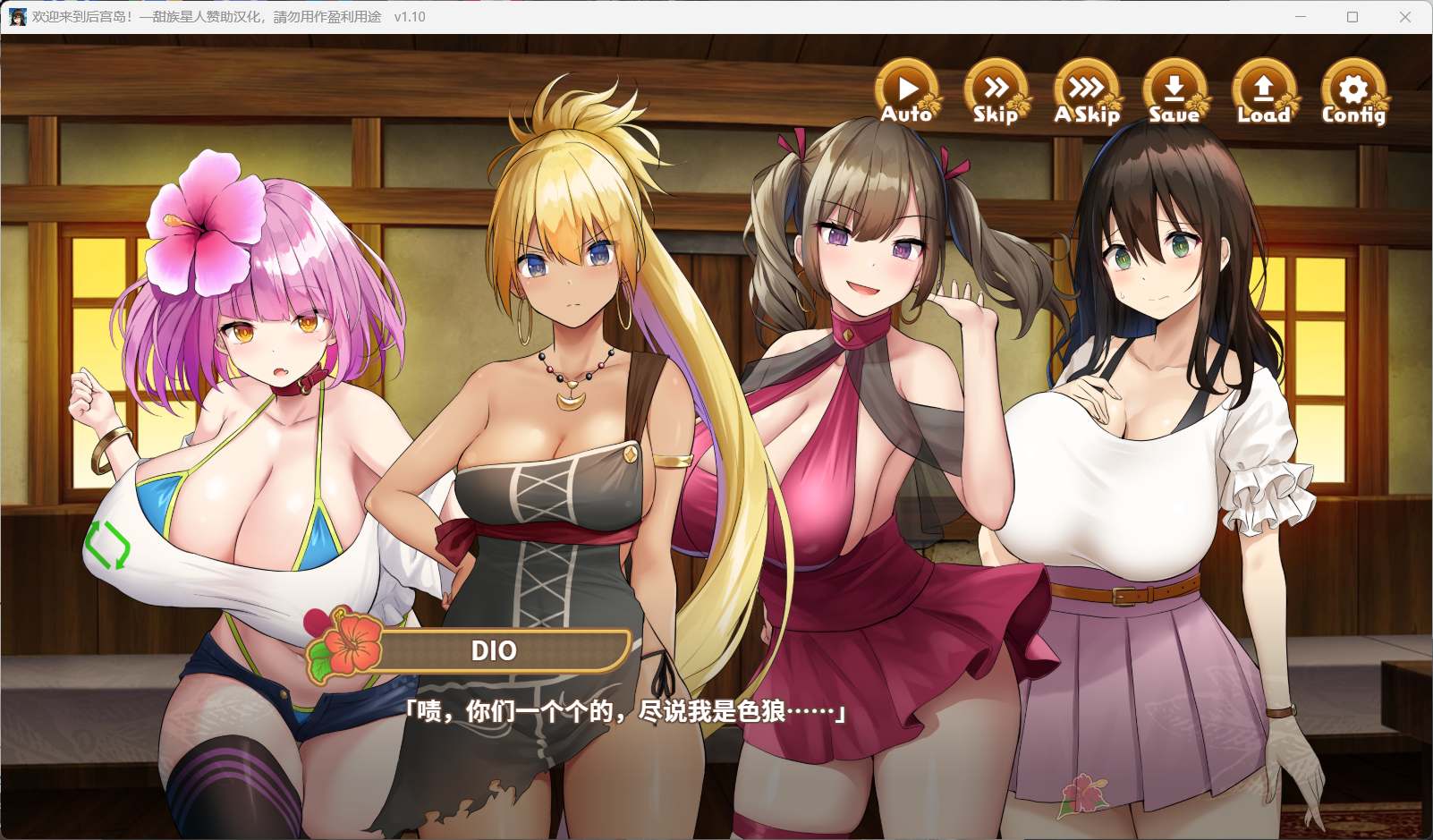Enable Auto dialogue playback
Image resolution: width=1433 pixels, height=840 pixels.
coord(907,92)
